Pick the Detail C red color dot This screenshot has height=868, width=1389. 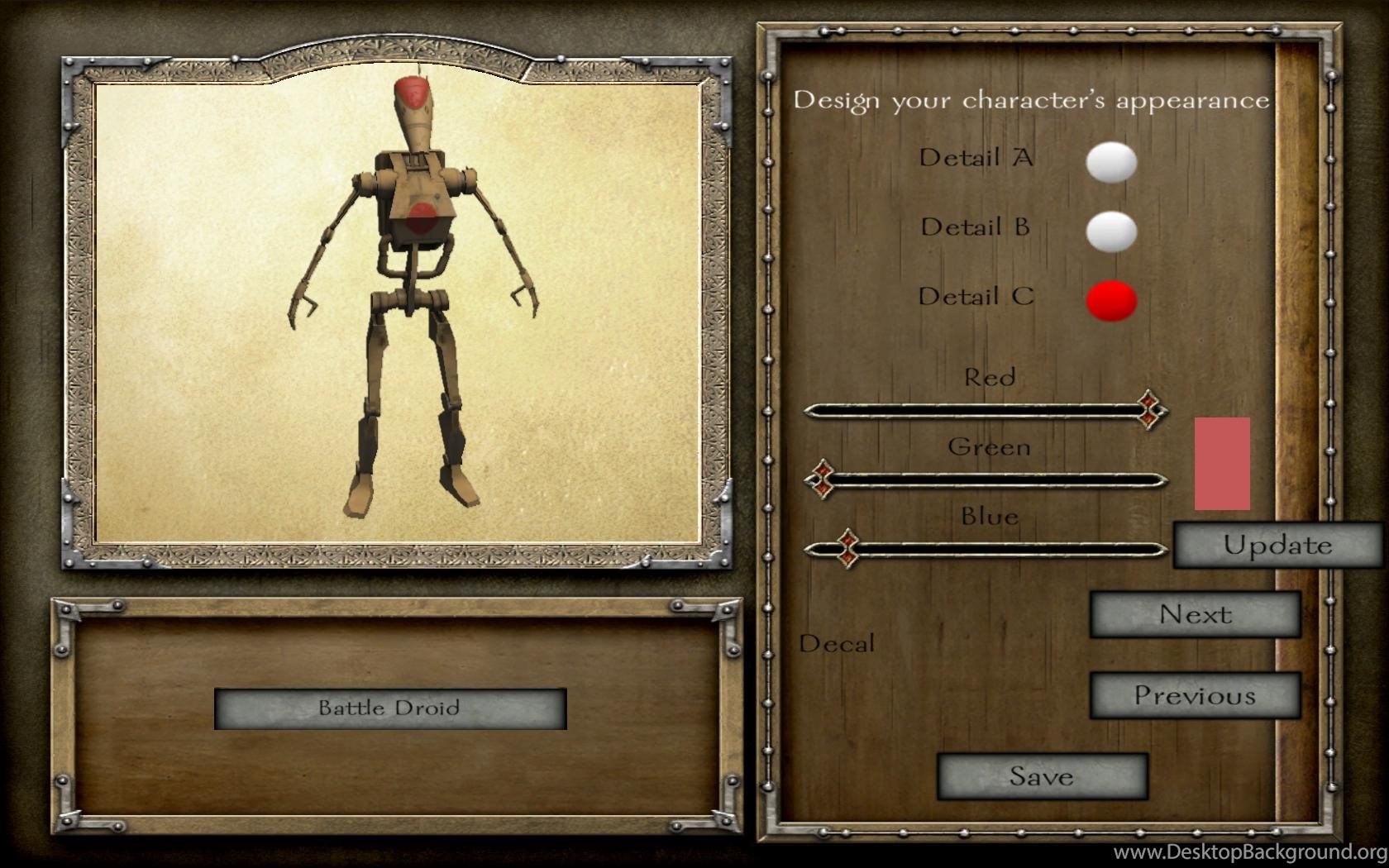click(x=1111, y=300)
